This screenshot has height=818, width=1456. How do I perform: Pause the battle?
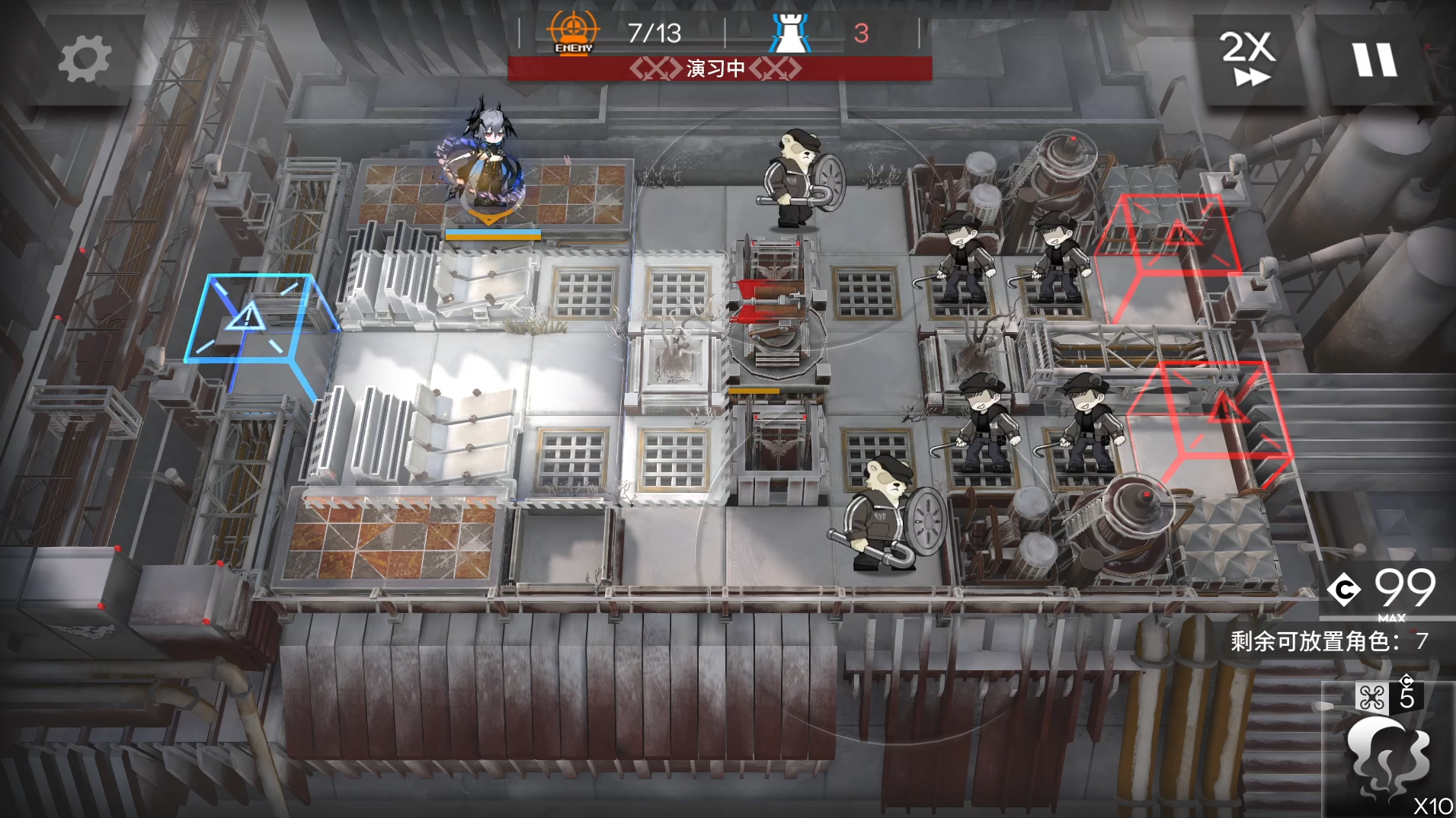[x=1374, y=59]
